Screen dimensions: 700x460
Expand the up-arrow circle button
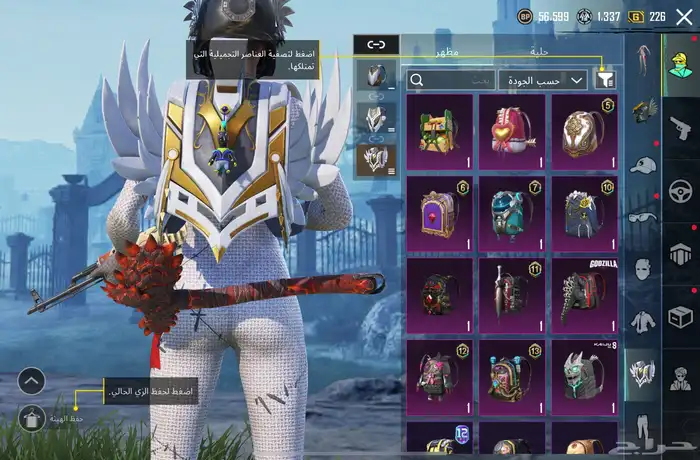coord(31,381)
